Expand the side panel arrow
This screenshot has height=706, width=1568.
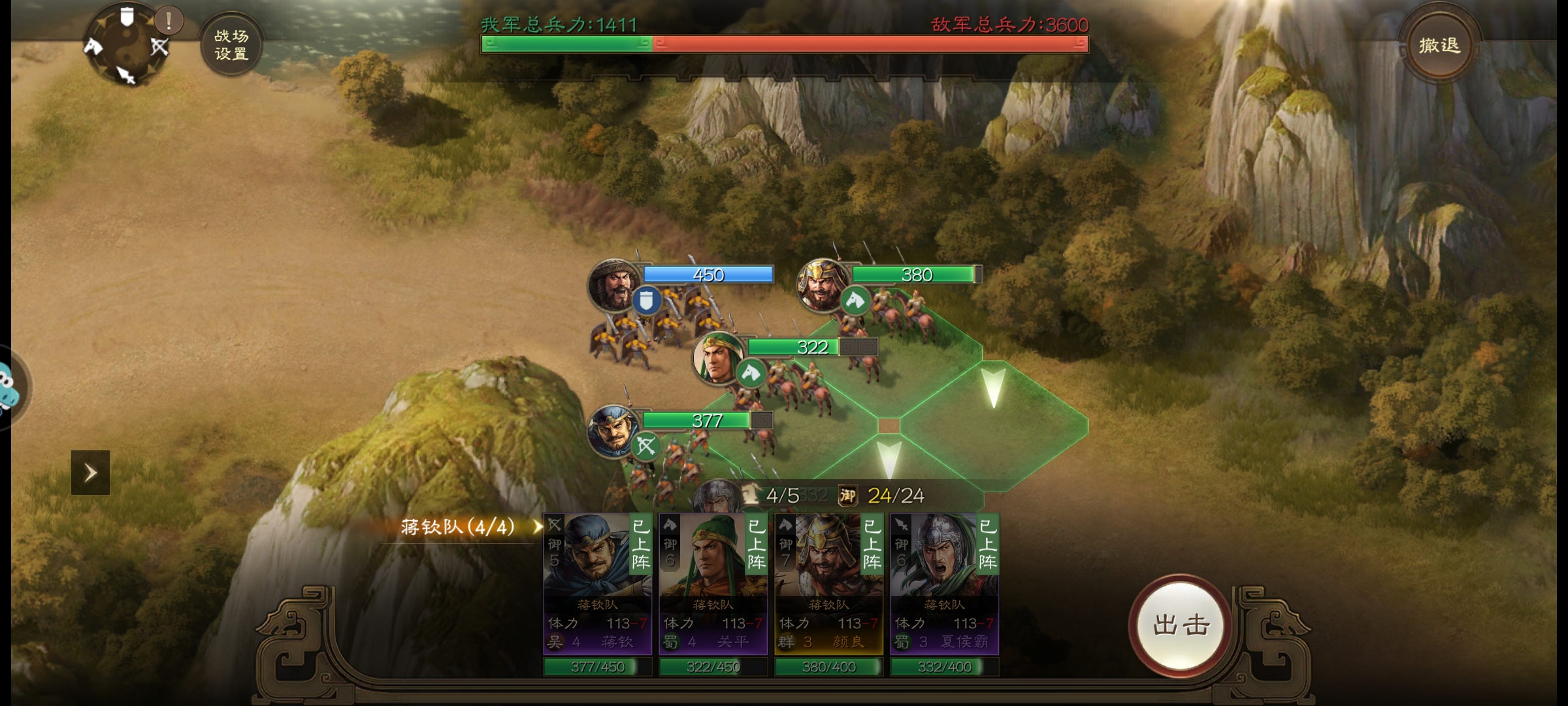pyautogui.click(x=90, y=472)
